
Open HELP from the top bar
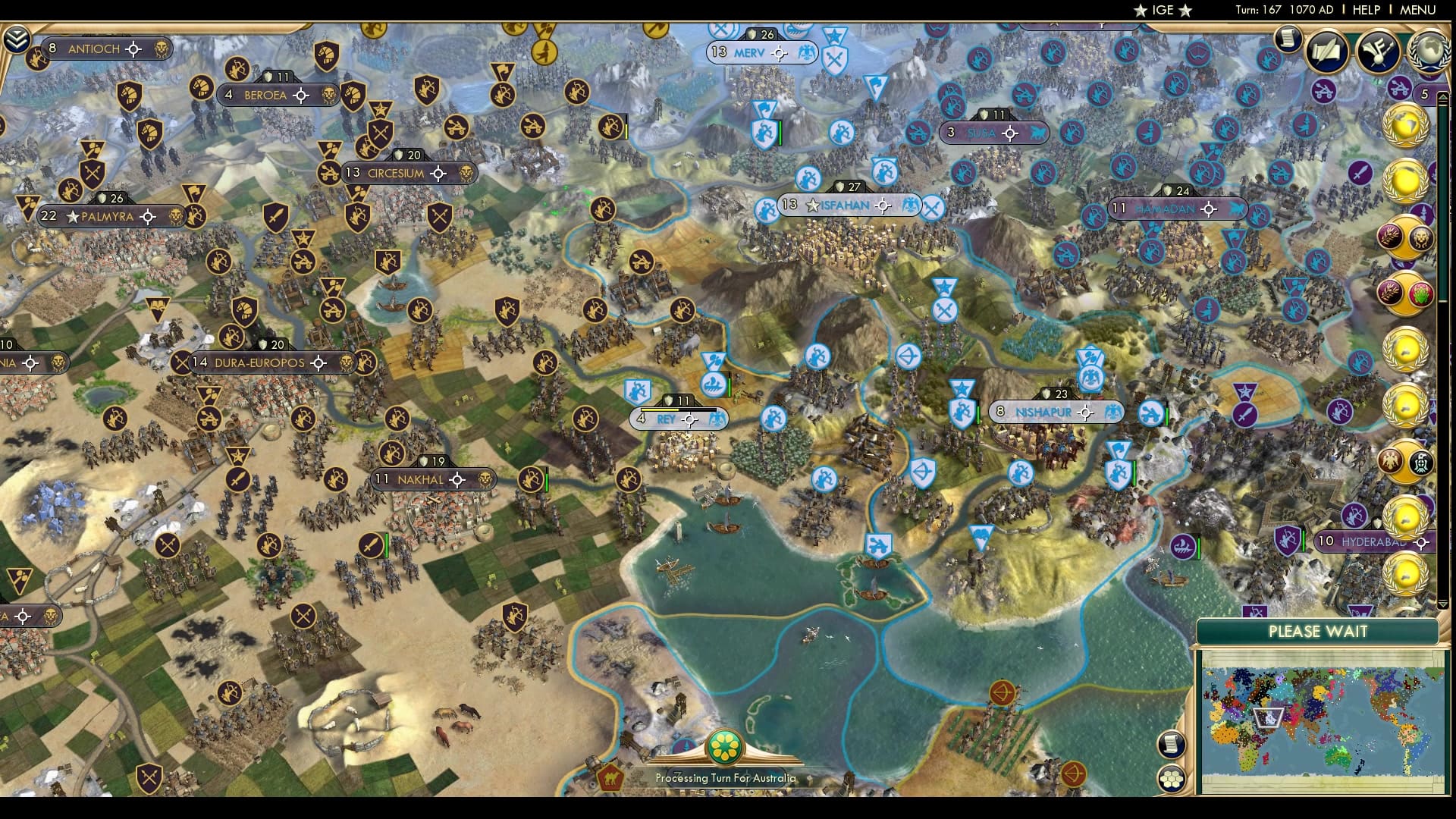point(1366,10)
